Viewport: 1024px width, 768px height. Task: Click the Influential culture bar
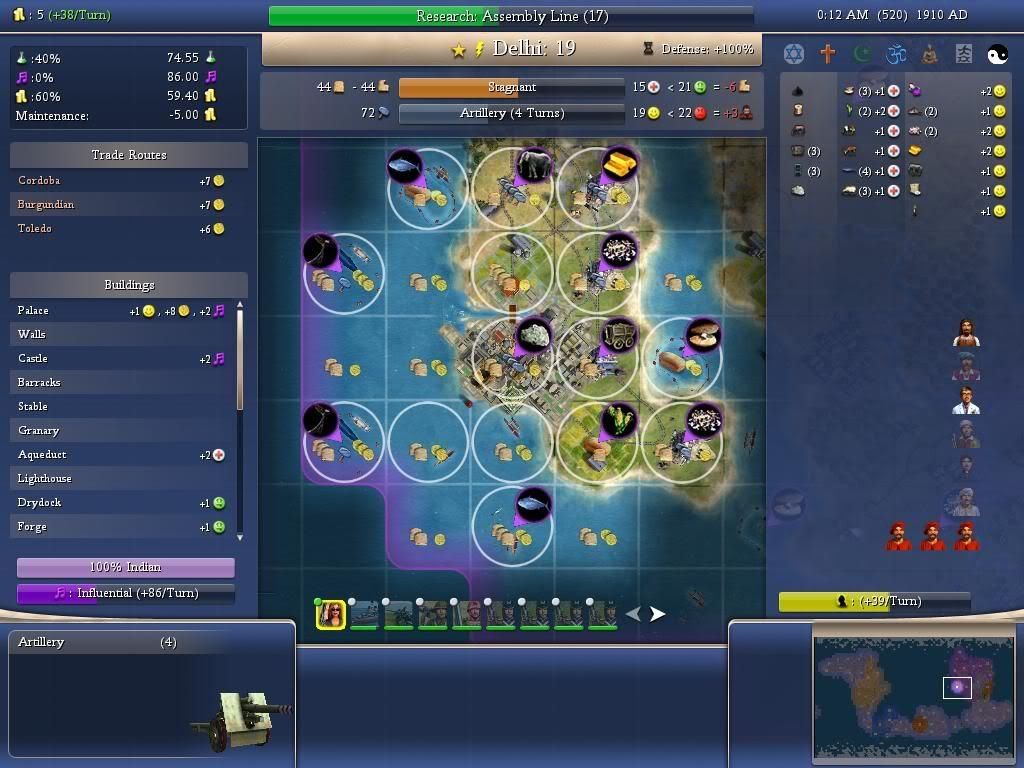125,593
